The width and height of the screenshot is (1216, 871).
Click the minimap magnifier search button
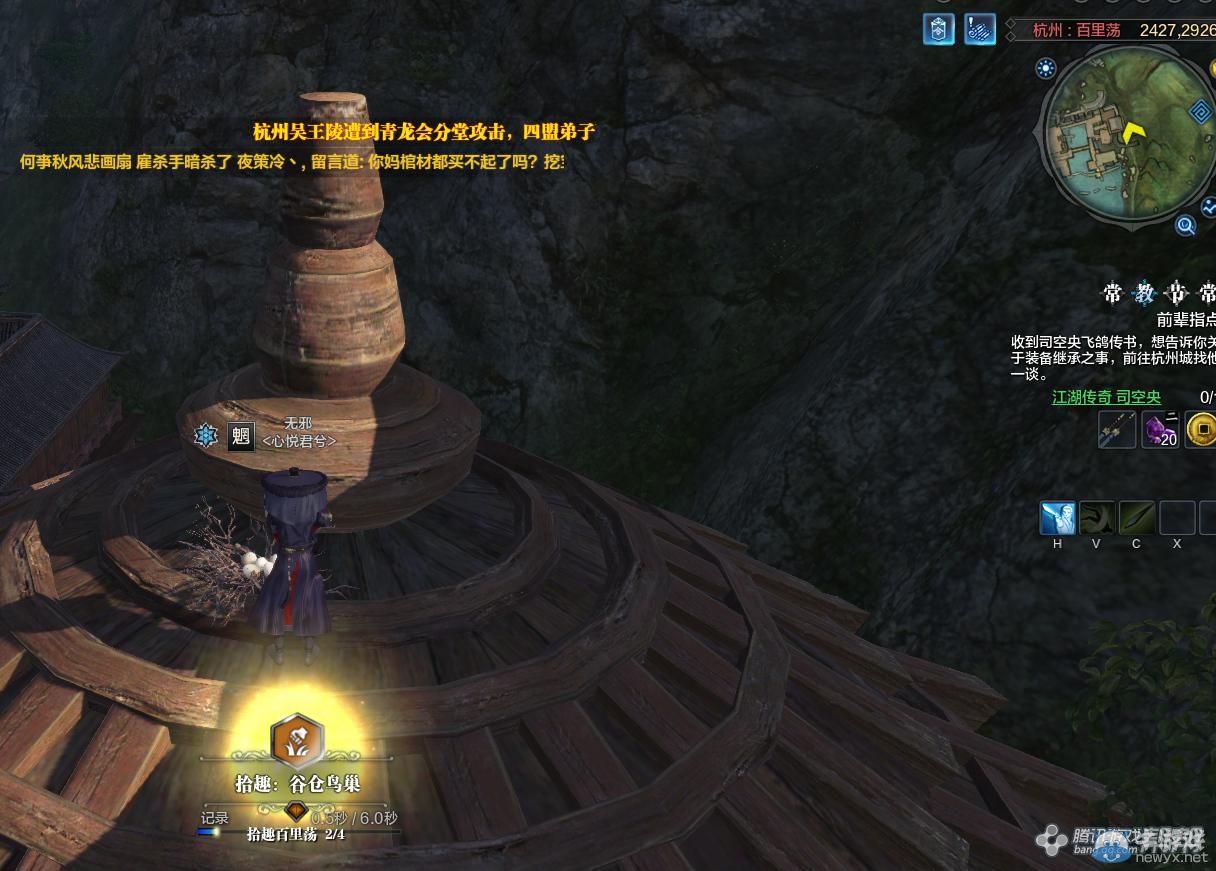point(1186,226)
